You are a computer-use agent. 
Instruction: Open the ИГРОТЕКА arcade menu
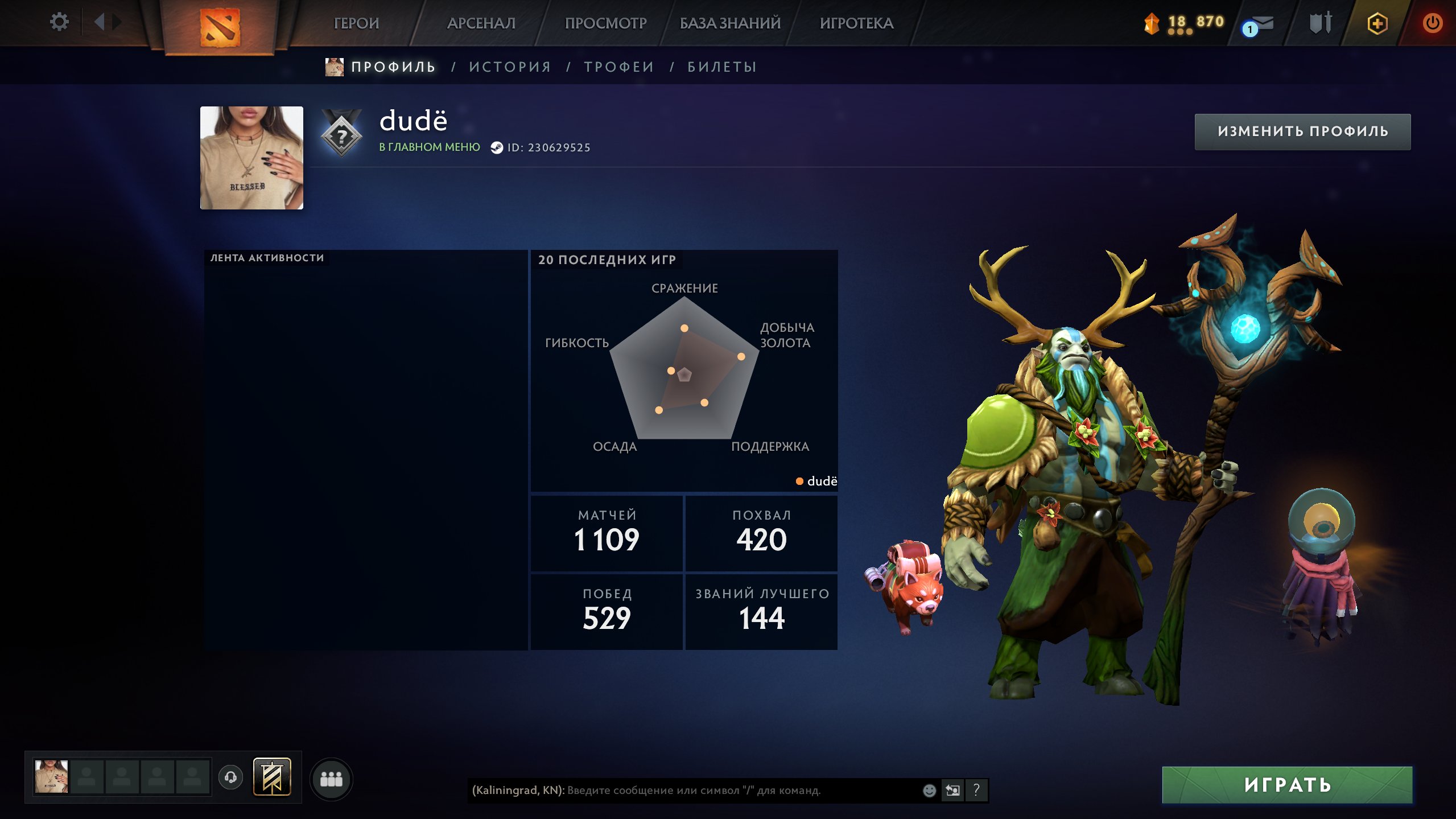tap(856, 23)
